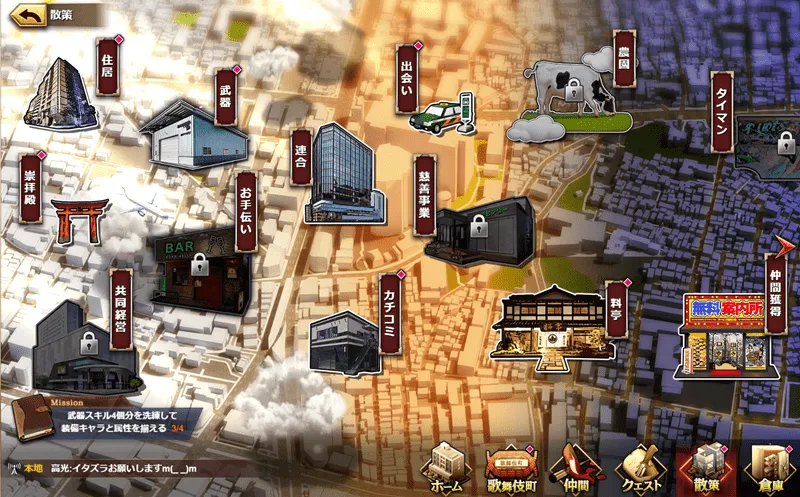Select the 連合 alliance office tower
The height and width of the screenshot is (497, 800).
[343, 175]
